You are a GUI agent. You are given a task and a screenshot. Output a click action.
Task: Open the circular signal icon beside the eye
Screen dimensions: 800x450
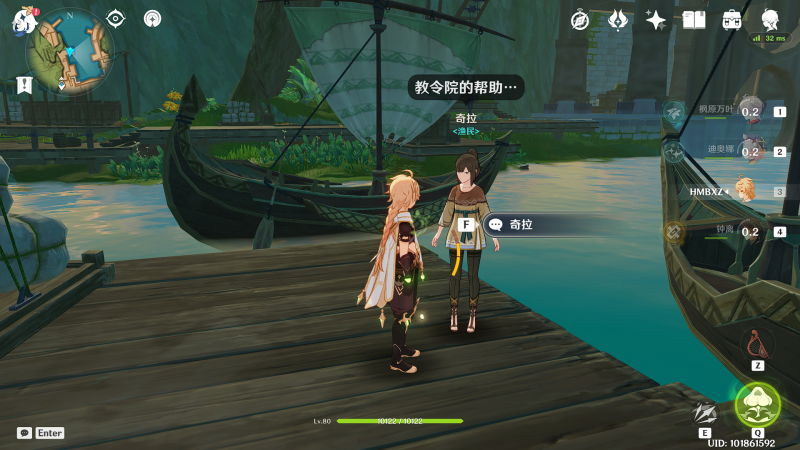(152, 18)
